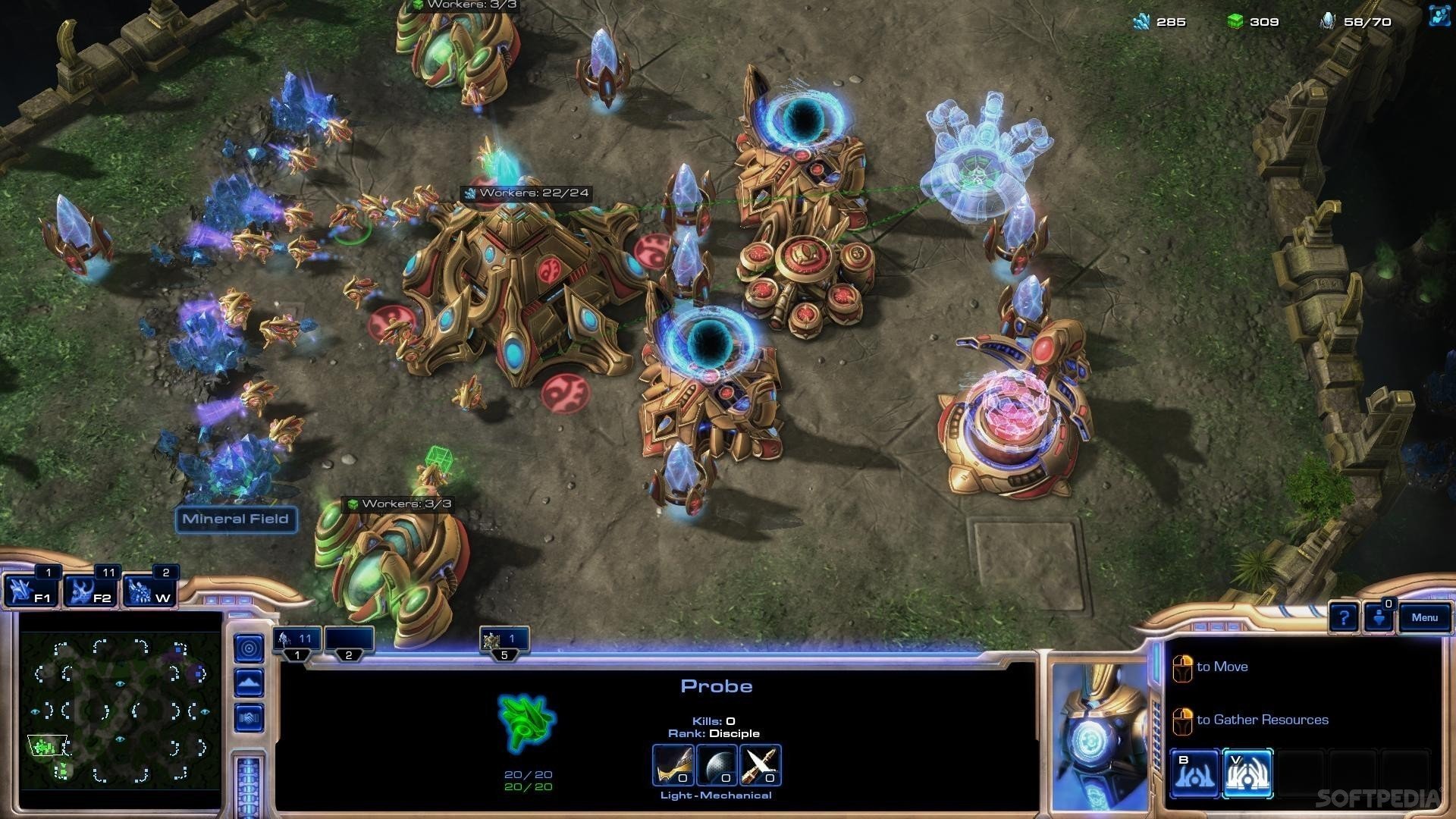Open the question mark help button
The image size is (1456, 819).
pos(1343,618)
